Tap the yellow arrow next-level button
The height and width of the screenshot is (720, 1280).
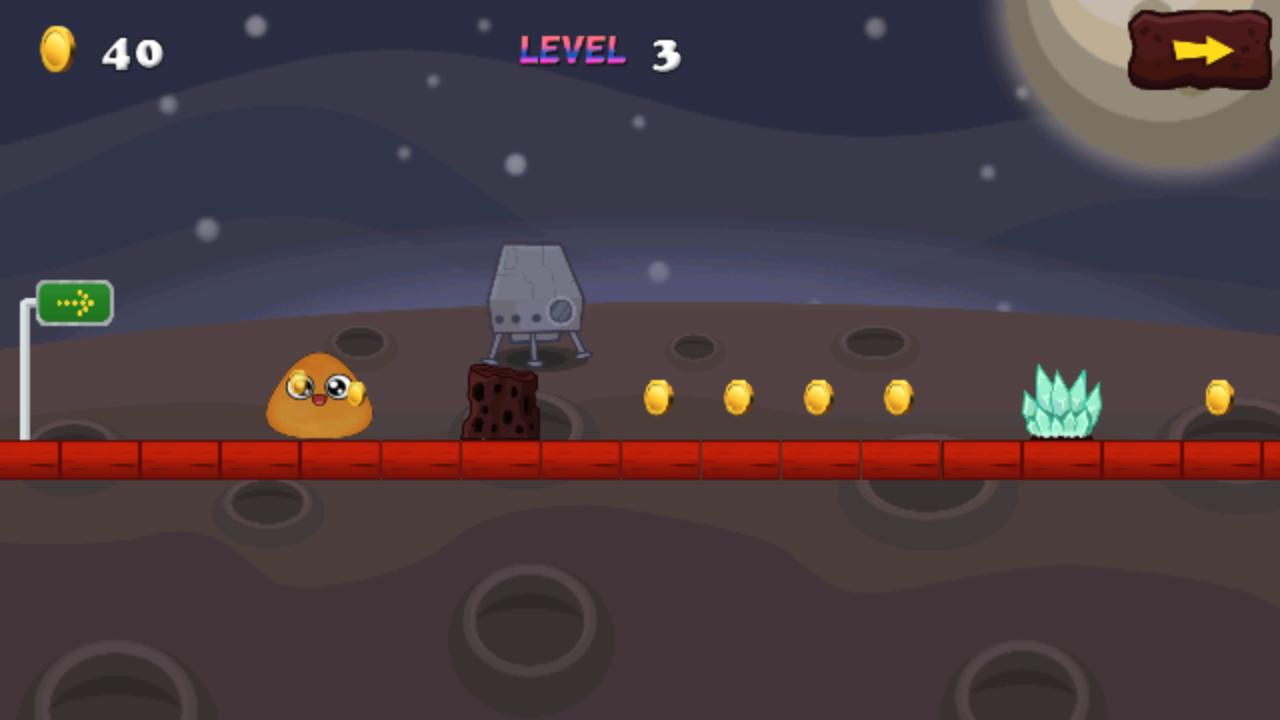click(1198, 48)
